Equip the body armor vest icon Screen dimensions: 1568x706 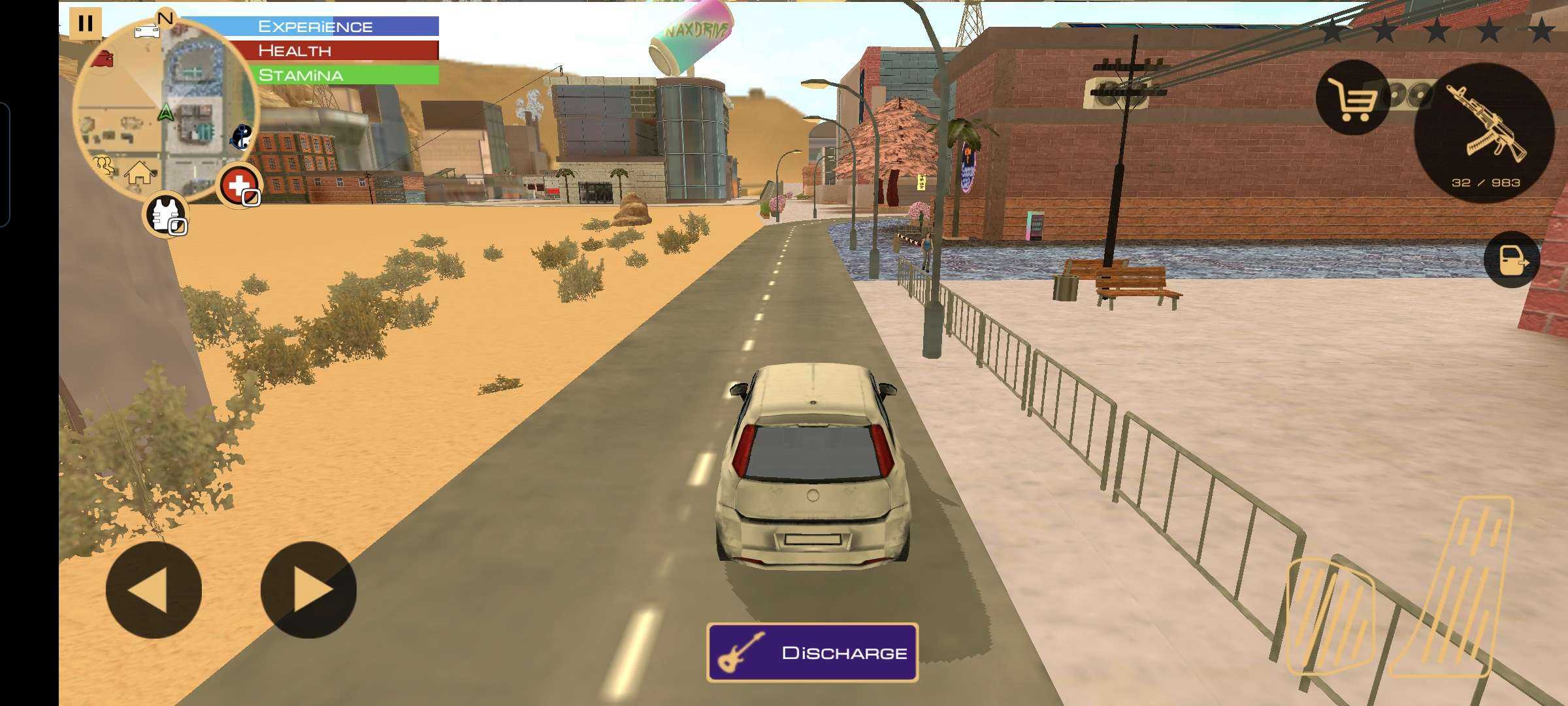(165, 214)
